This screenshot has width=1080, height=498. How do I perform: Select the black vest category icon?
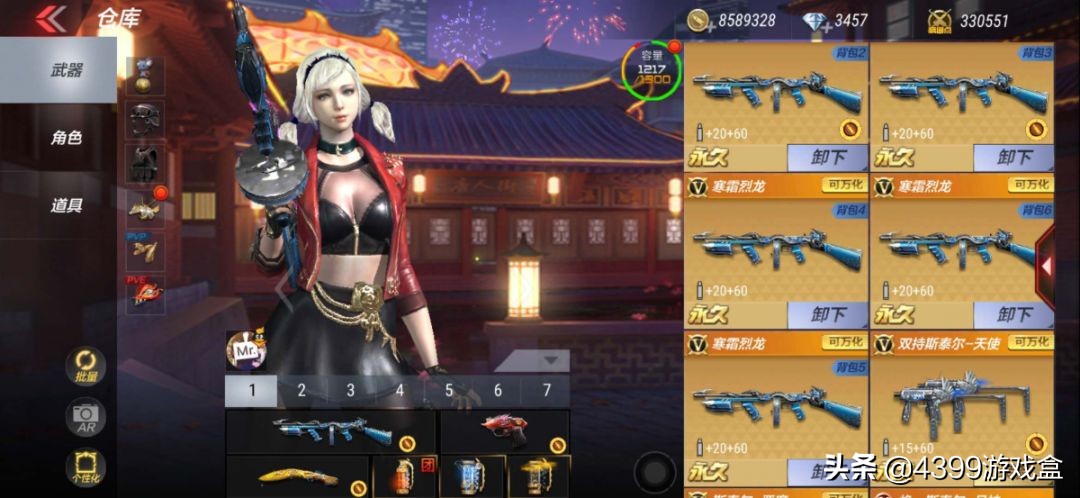click(x=144, y=163)
